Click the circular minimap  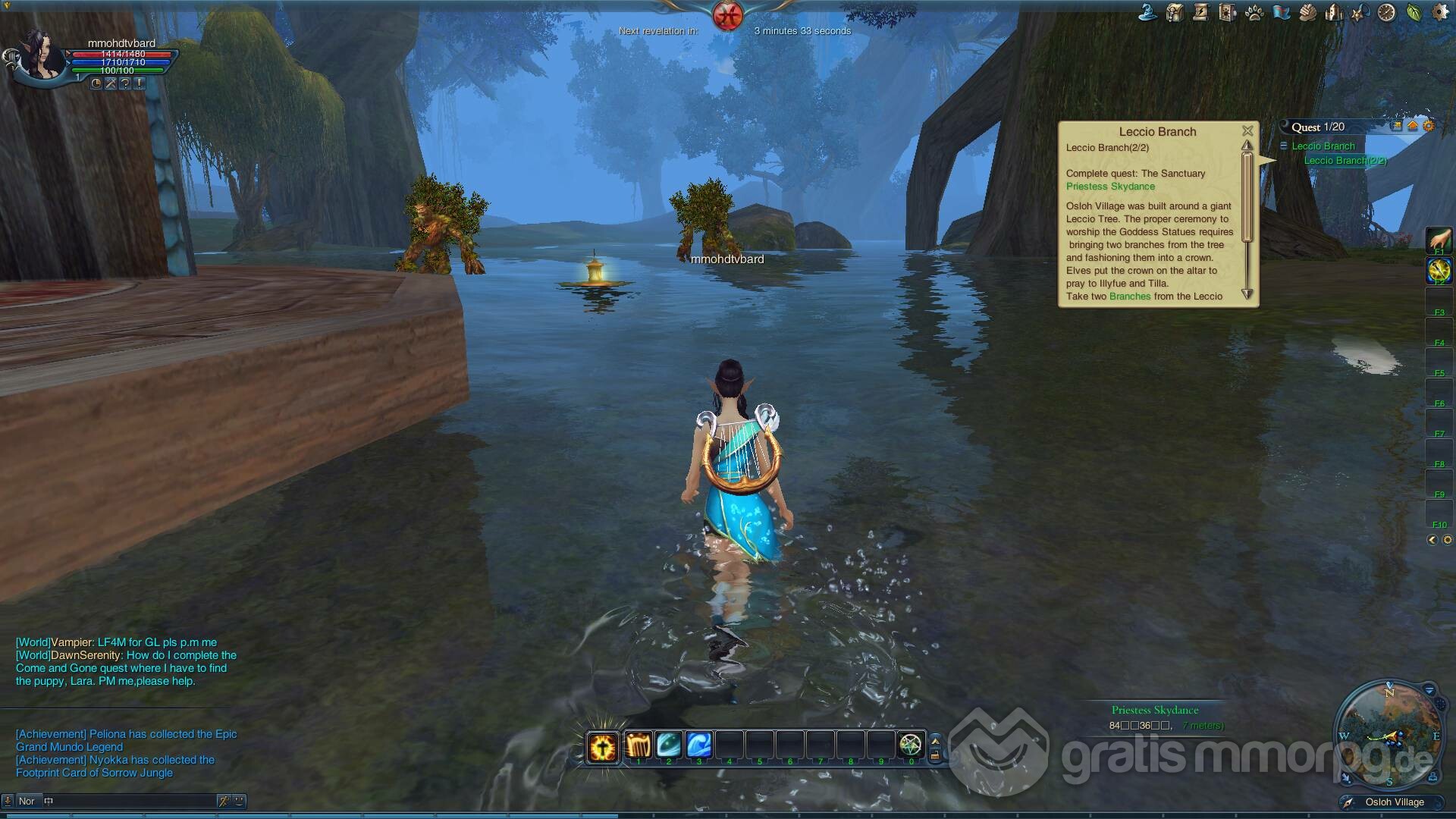click(1389, 732)
